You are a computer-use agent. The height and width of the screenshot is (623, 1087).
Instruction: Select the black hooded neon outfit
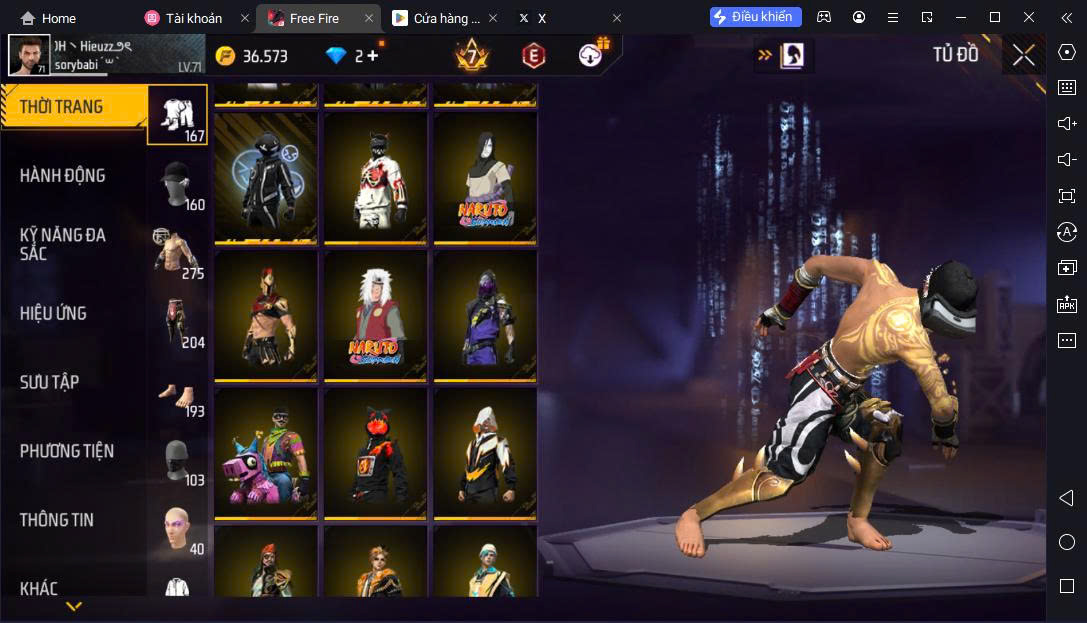coord(266,177)
